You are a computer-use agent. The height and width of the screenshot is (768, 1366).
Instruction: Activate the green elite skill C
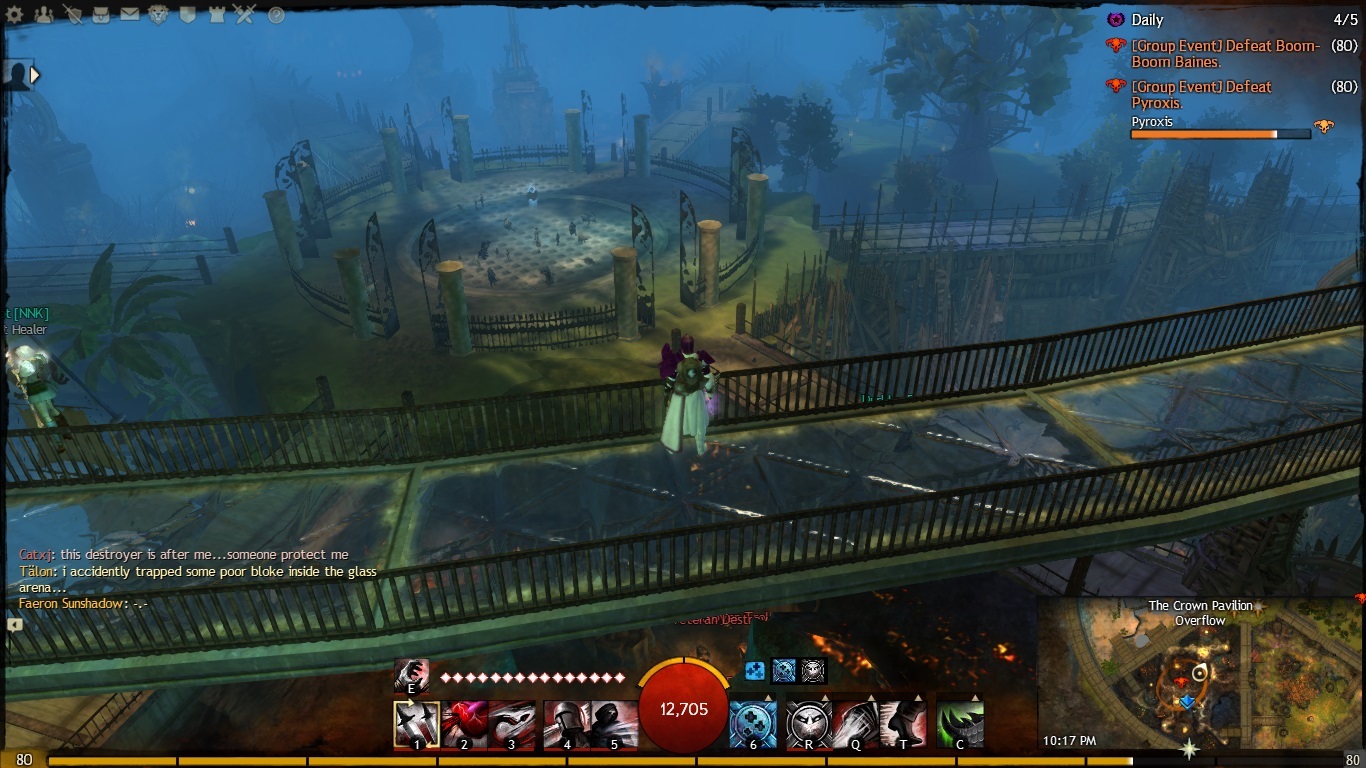[x=960, y=724]
